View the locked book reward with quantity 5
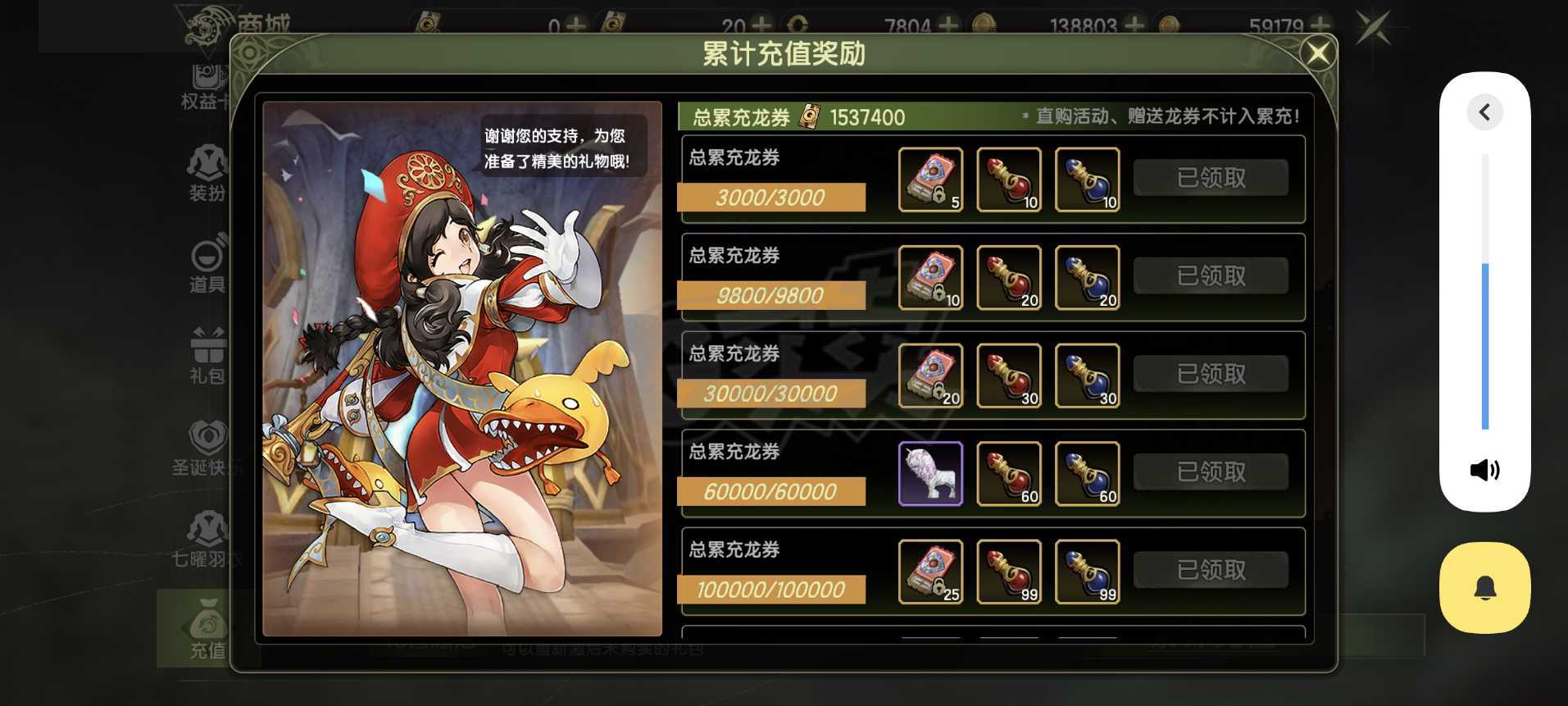Viewport: 1568px width, 706px height. tap(930, 180)
